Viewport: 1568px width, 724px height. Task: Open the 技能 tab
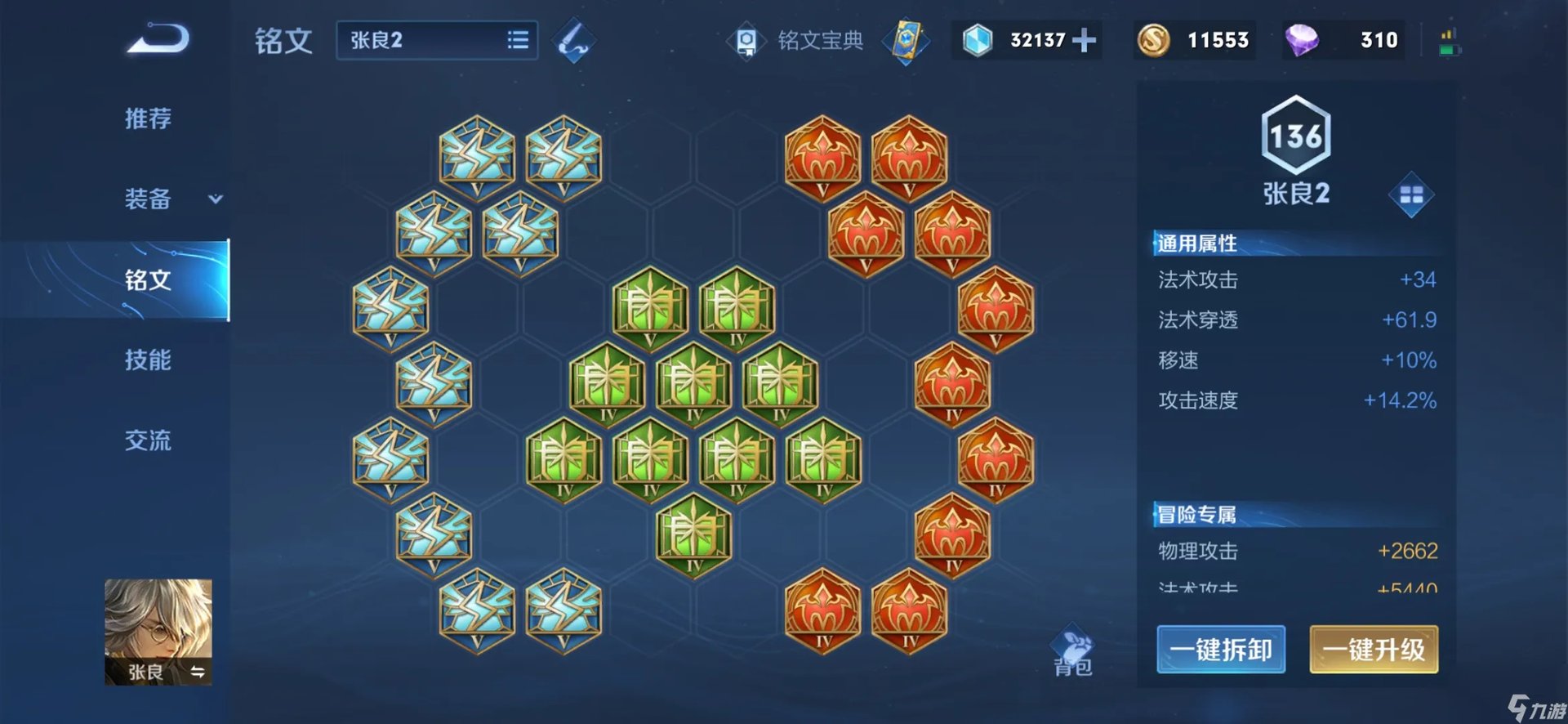point(148,360)
